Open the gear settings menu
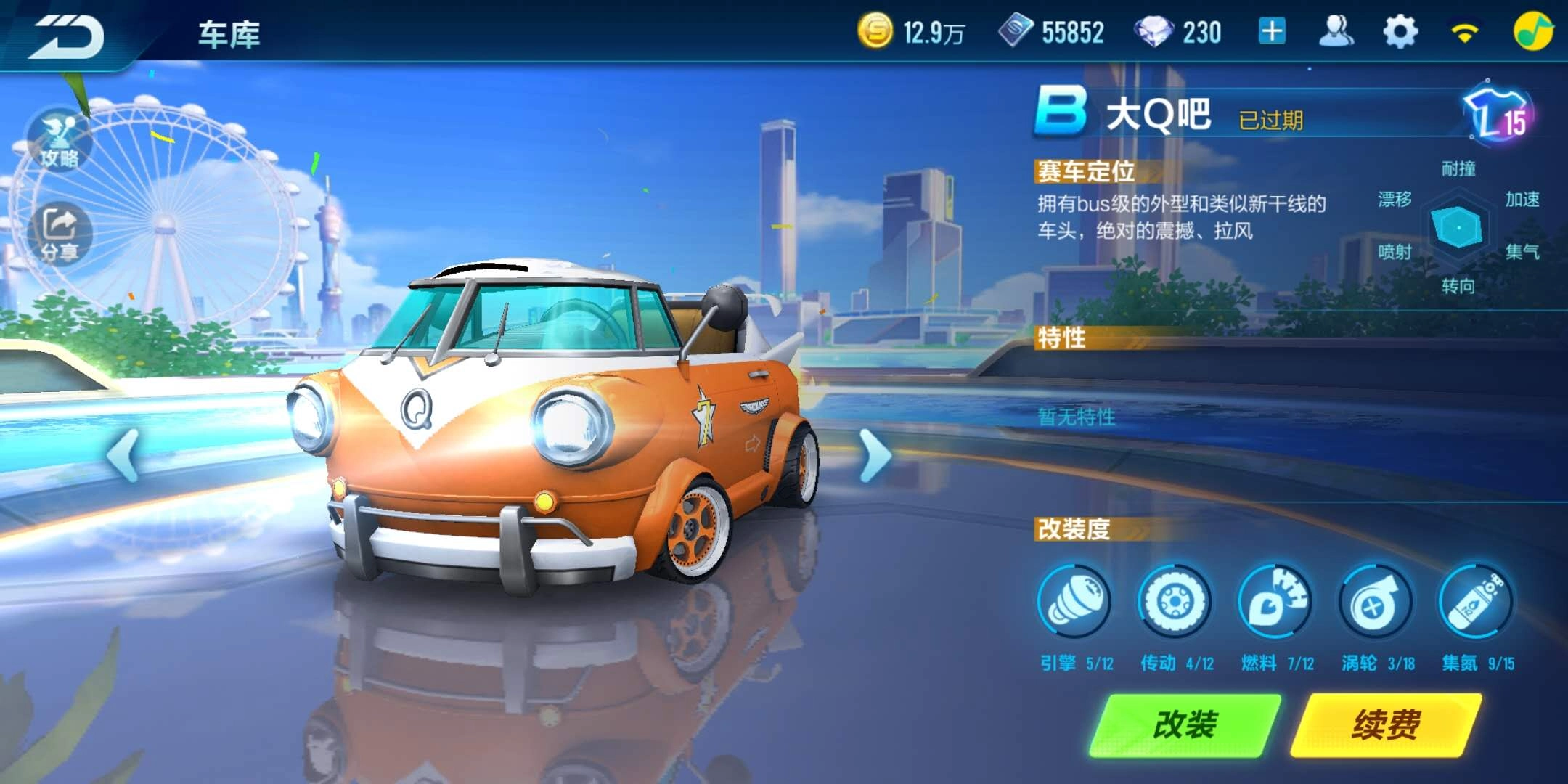 point(1400,32)
